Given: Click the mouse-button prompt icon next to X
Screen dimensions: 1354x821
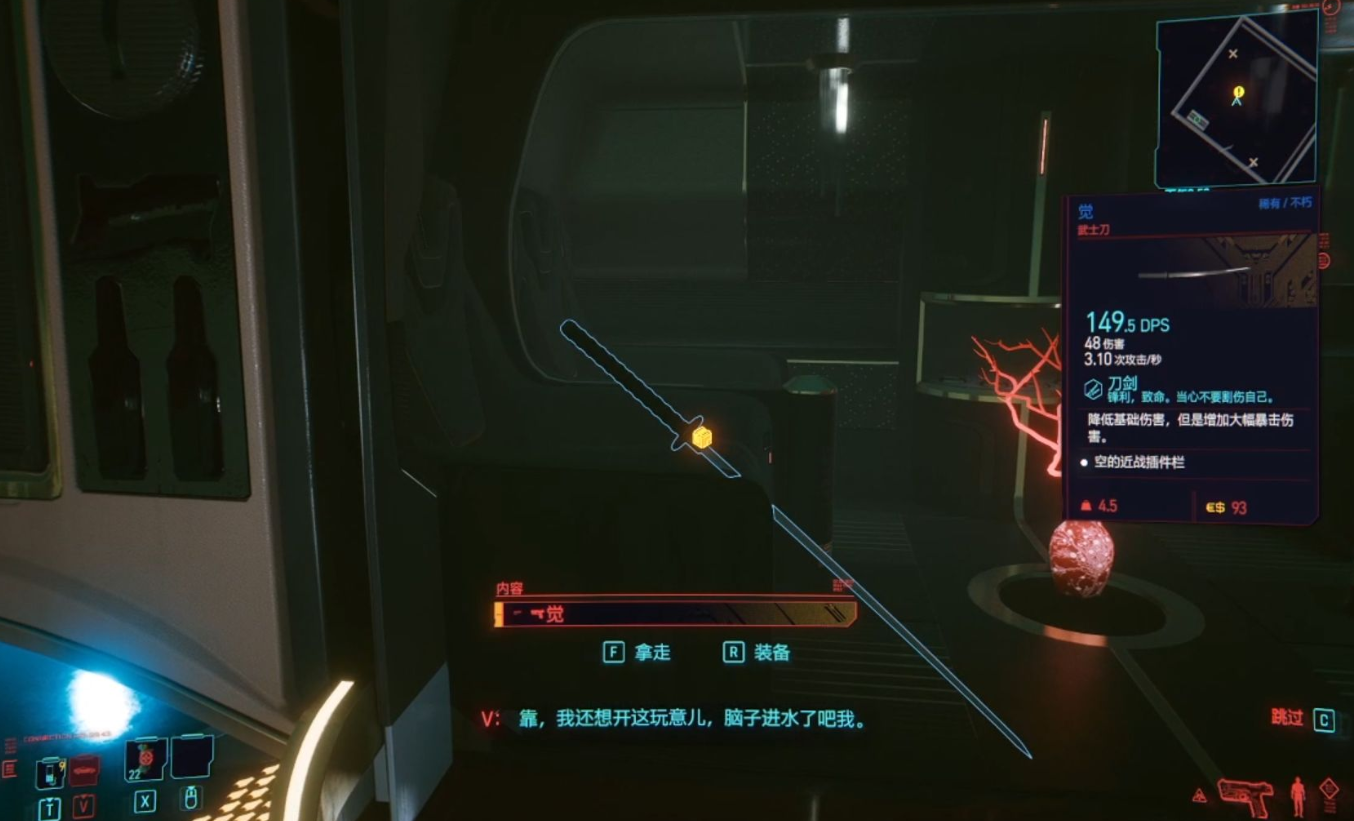Looking at the screenshot, I should tap(191, 799).
